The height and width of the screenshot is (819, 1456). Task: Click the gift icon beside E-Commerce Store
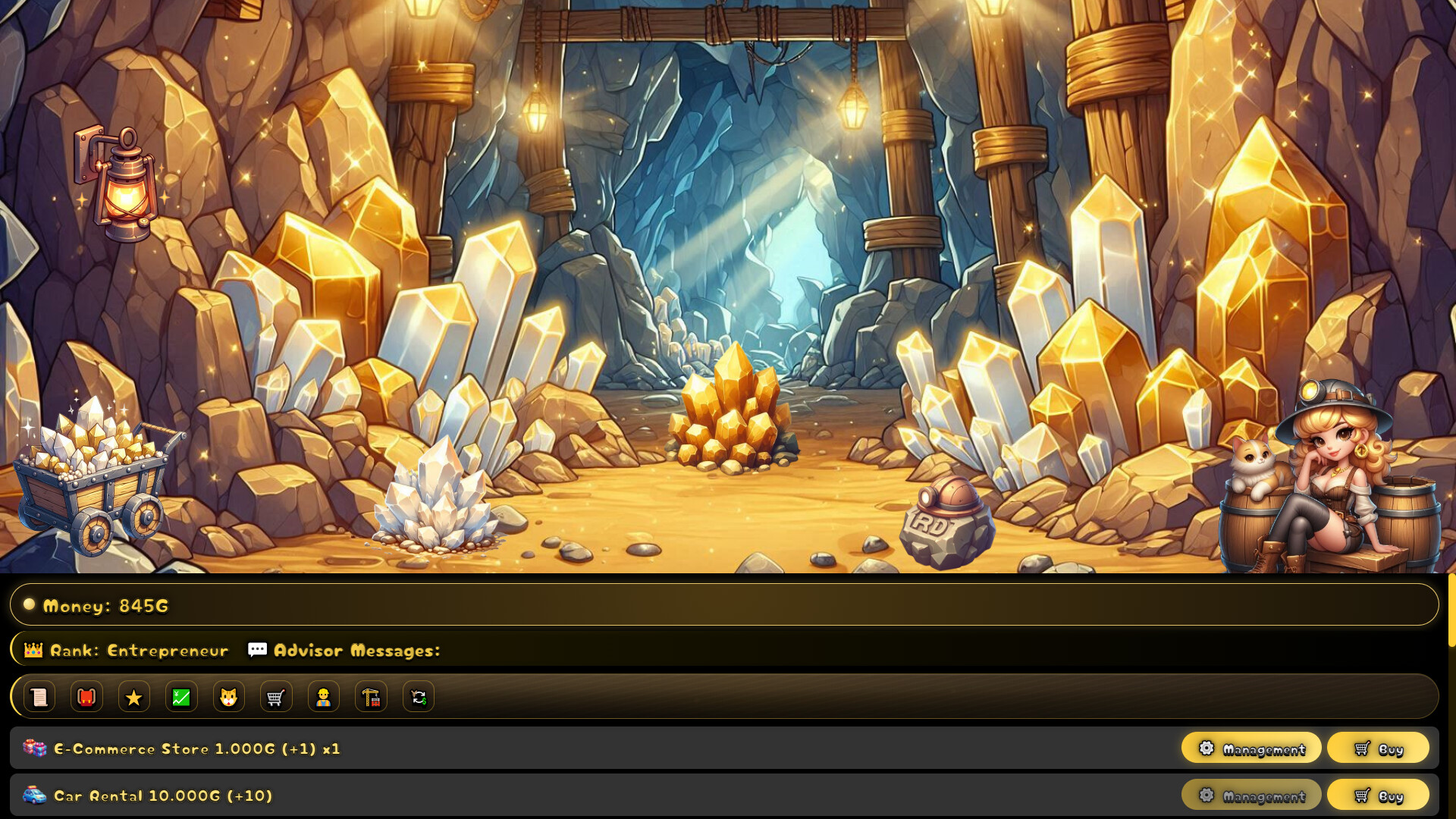33,748
